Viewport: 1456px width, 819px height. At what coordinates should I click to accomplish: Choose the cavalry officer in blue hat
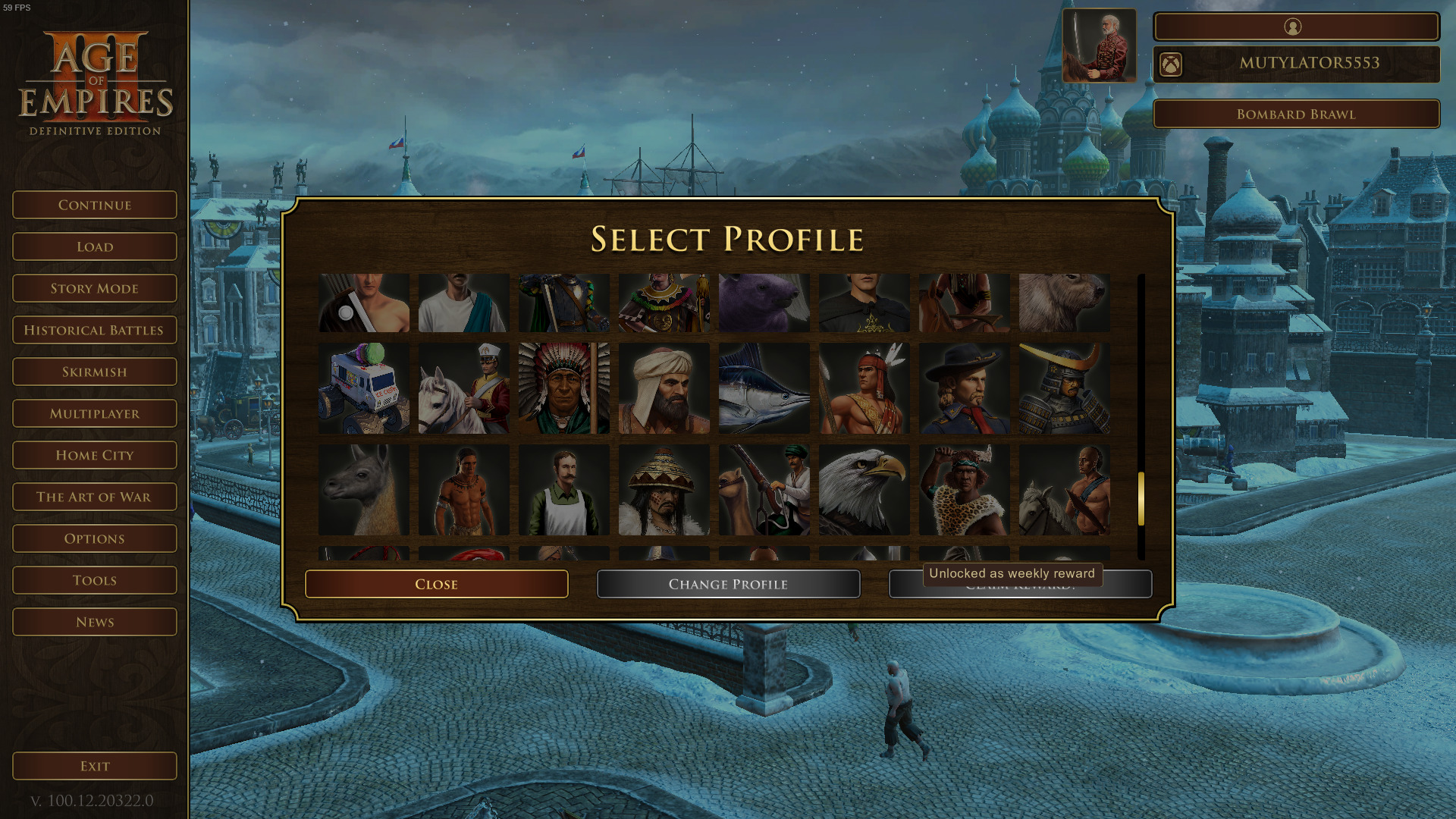point(964,388)
